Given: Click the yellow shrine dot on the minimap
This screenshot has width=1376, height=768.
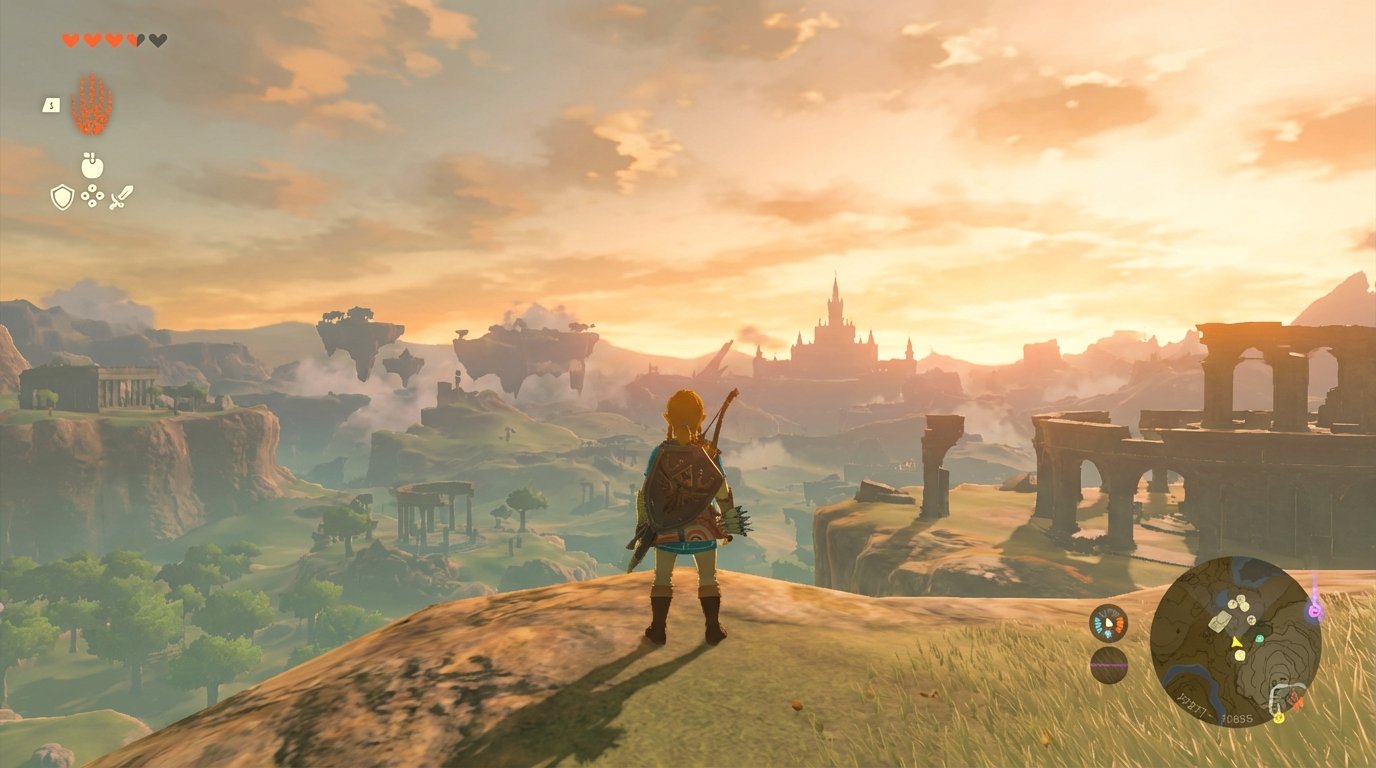Looking at the screenshot, I should tap(1279, 717).
